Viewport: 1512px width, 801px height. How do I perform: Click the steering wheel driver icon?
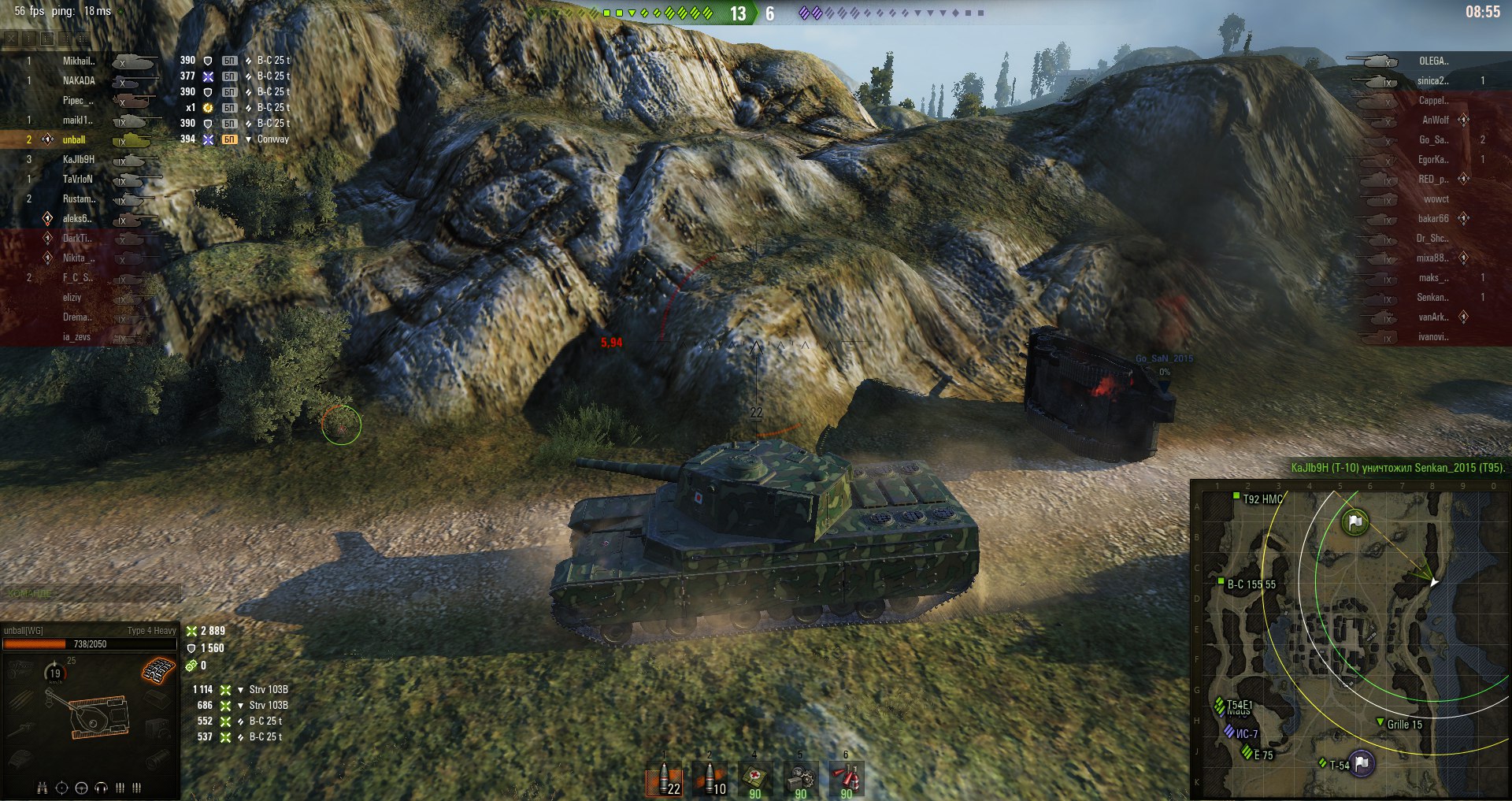coord(81,788)
